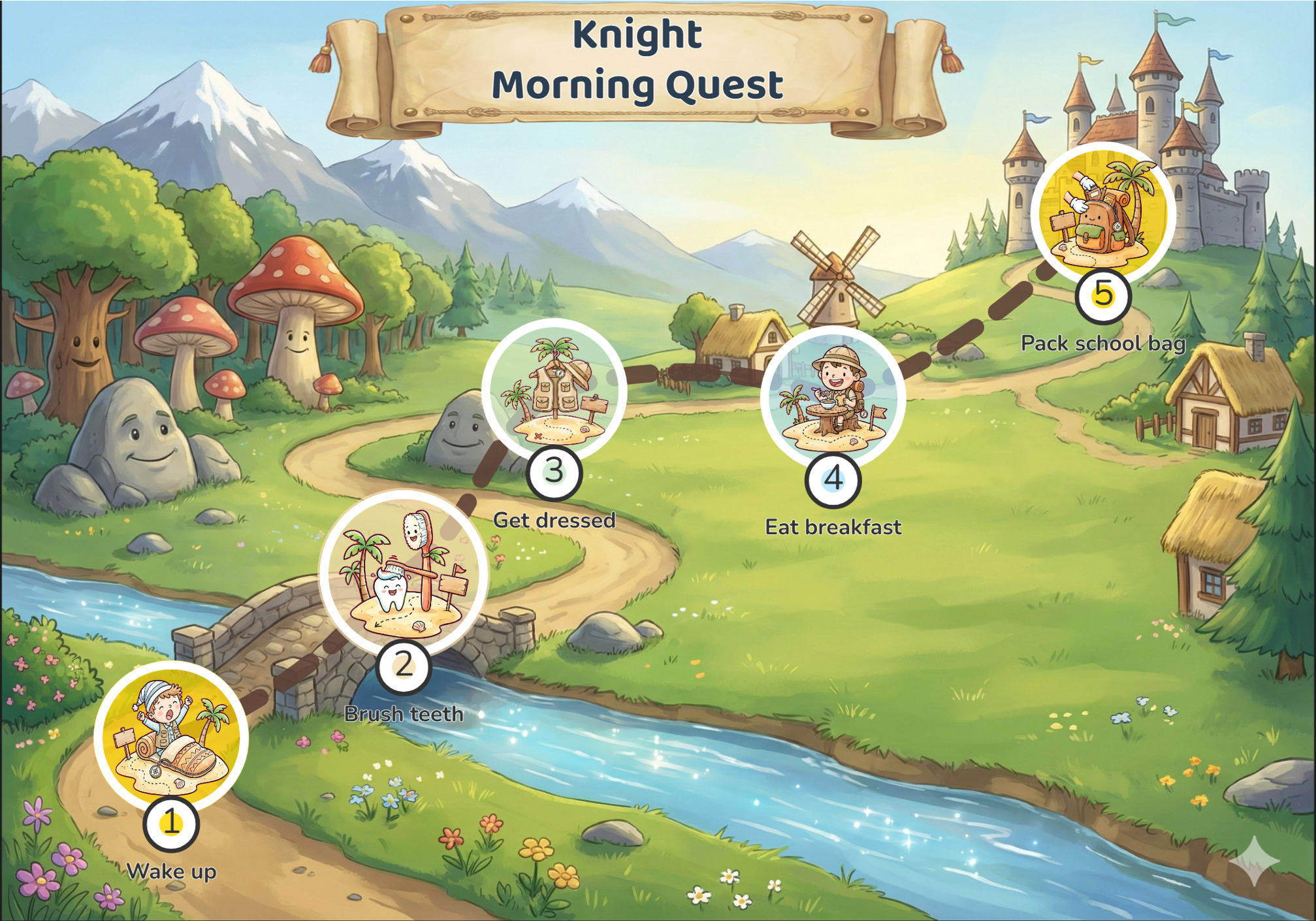
Task: Select the Eat breakfast step
Action: coord(833,398)
